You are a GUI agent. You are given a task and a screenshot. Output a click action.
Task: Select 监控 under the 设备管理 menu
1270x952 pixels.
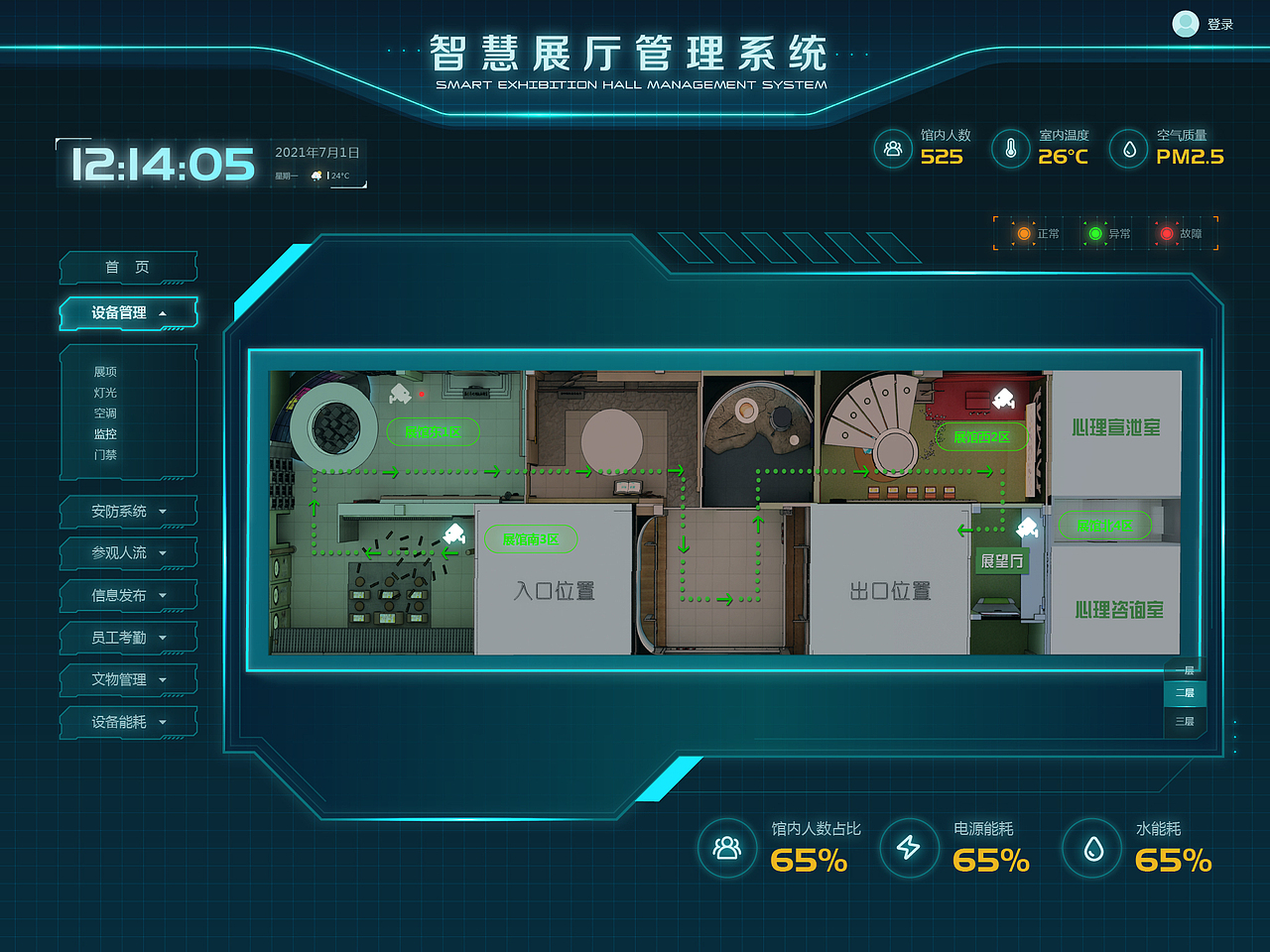click(106, 433)
